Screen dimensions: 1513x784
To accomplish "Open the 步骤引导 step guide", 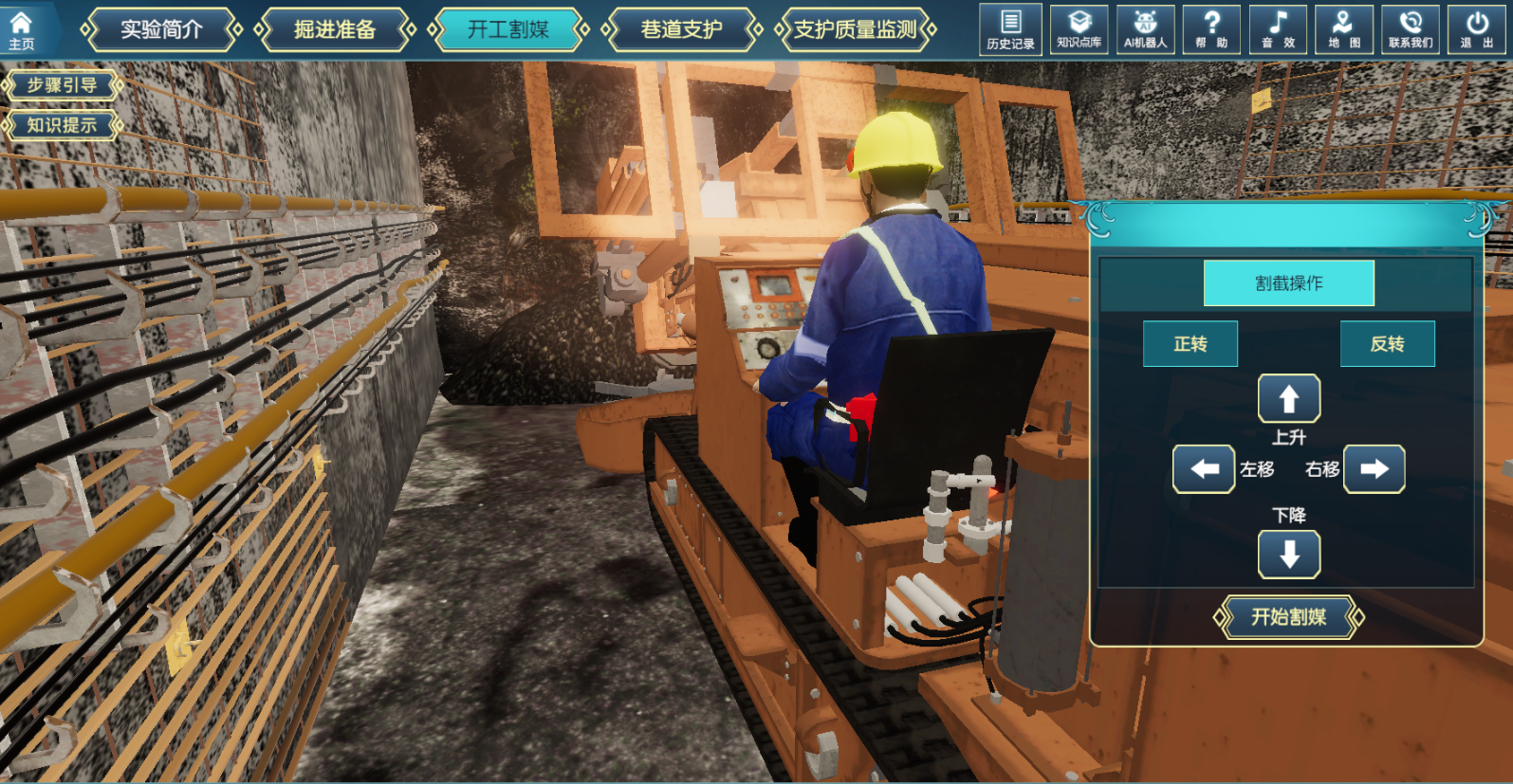I will [63, 85].
